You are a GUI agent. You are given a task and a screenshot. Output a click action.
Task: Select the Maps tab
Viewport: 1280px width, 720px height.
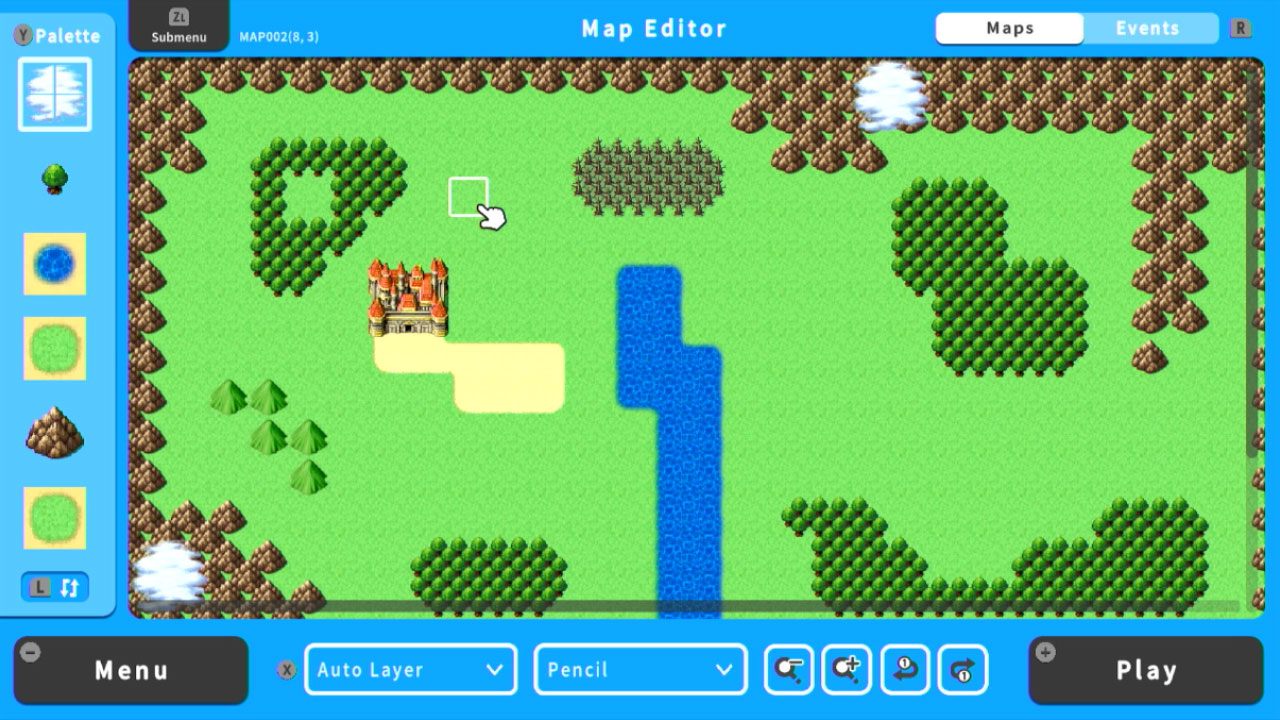(x=1009, y=28)
